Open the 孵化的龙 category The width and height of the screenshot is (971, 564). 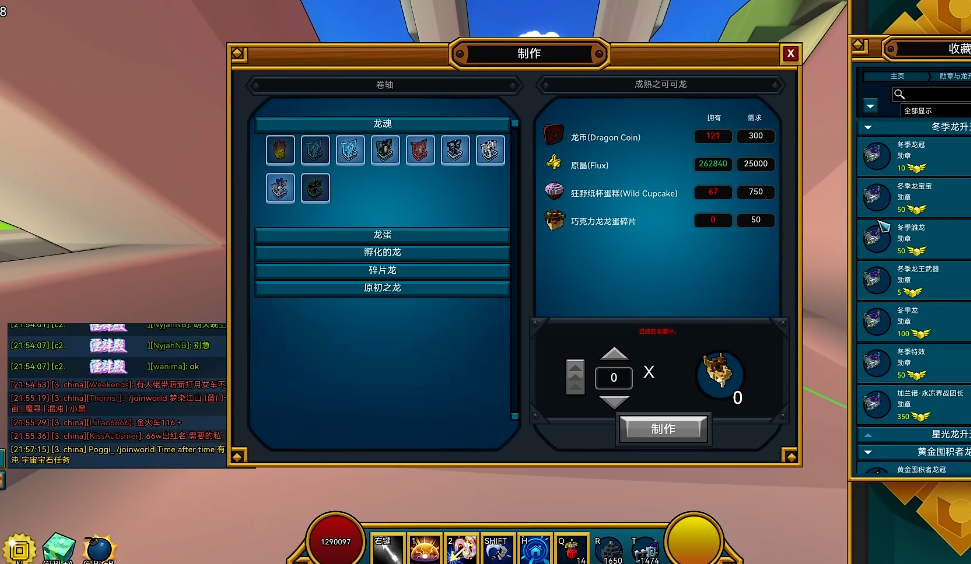382,253
